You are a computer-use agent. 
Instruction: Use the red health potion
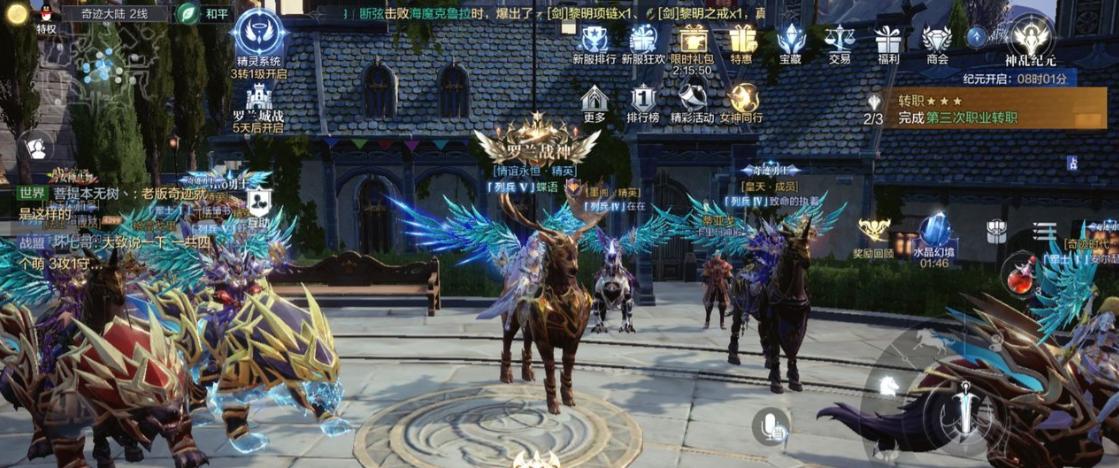(x=1019, y=275)
